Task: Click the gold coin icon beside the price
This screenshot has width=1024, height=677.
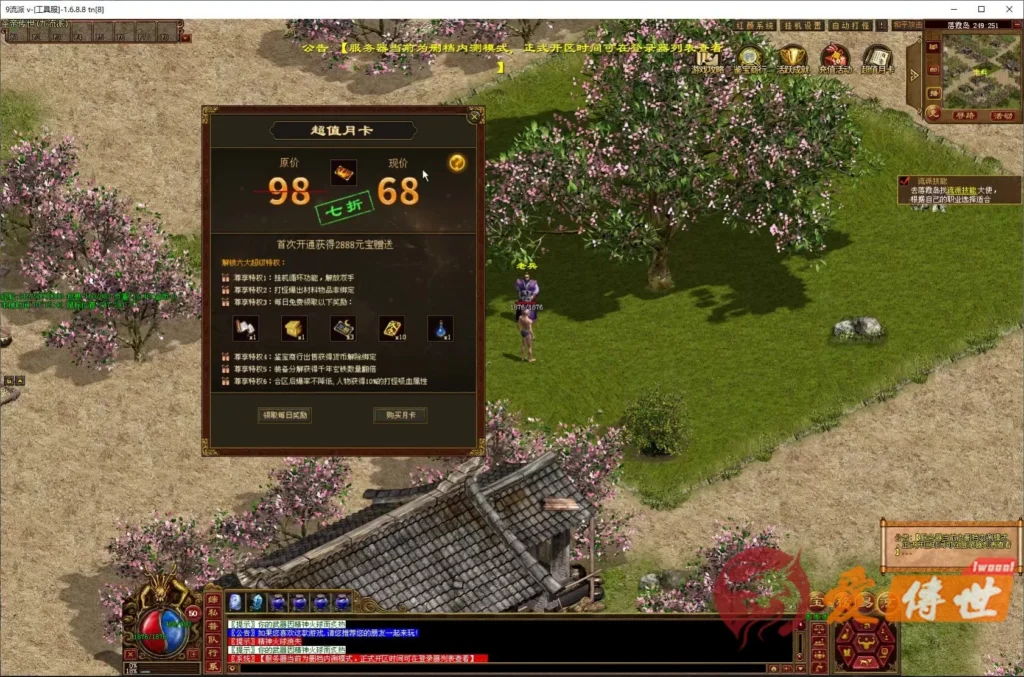Action: [457, 162]
